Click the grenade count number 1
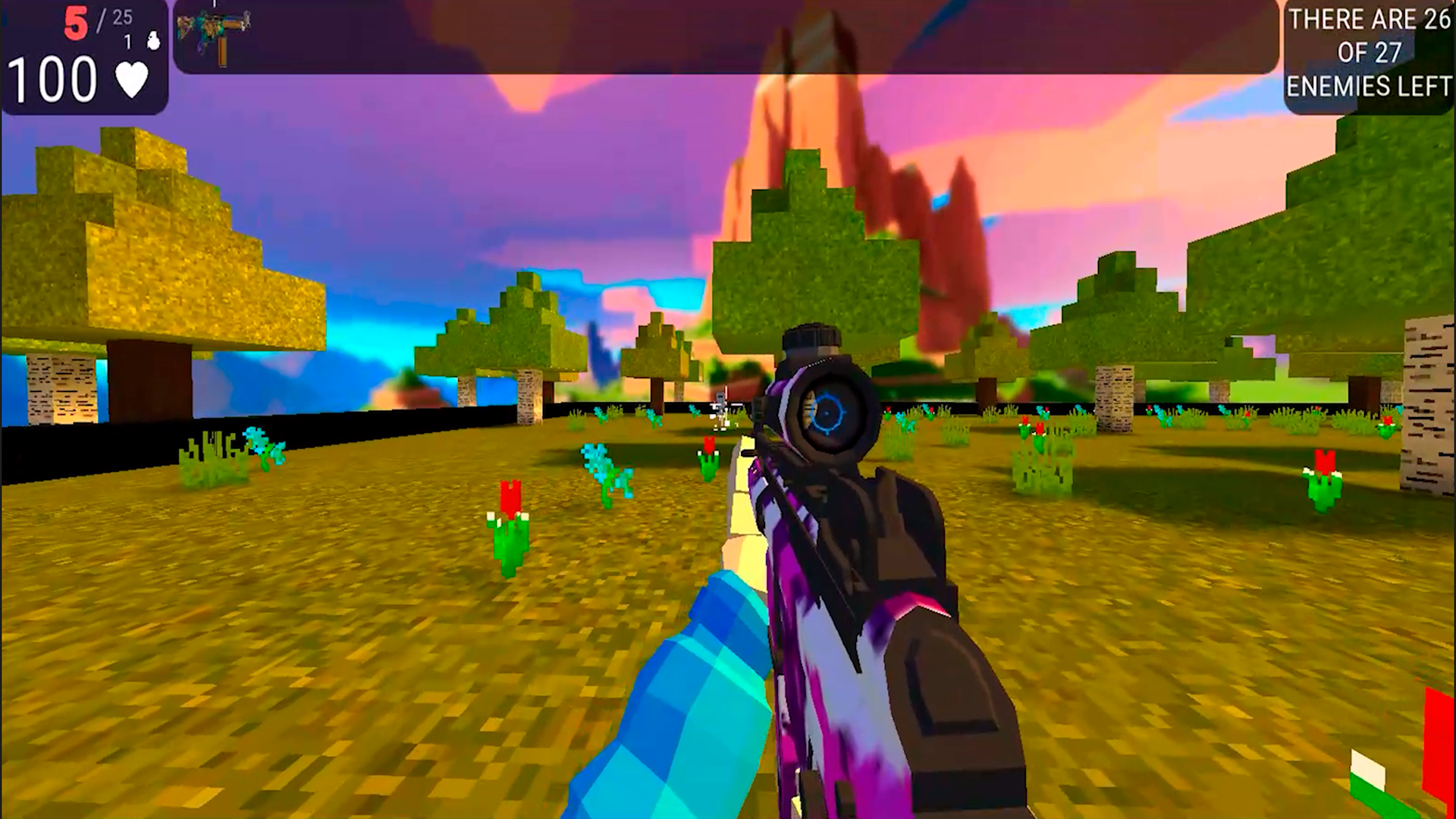The image size is (1456, 819). pyautogui.click(x=127, y=42)
